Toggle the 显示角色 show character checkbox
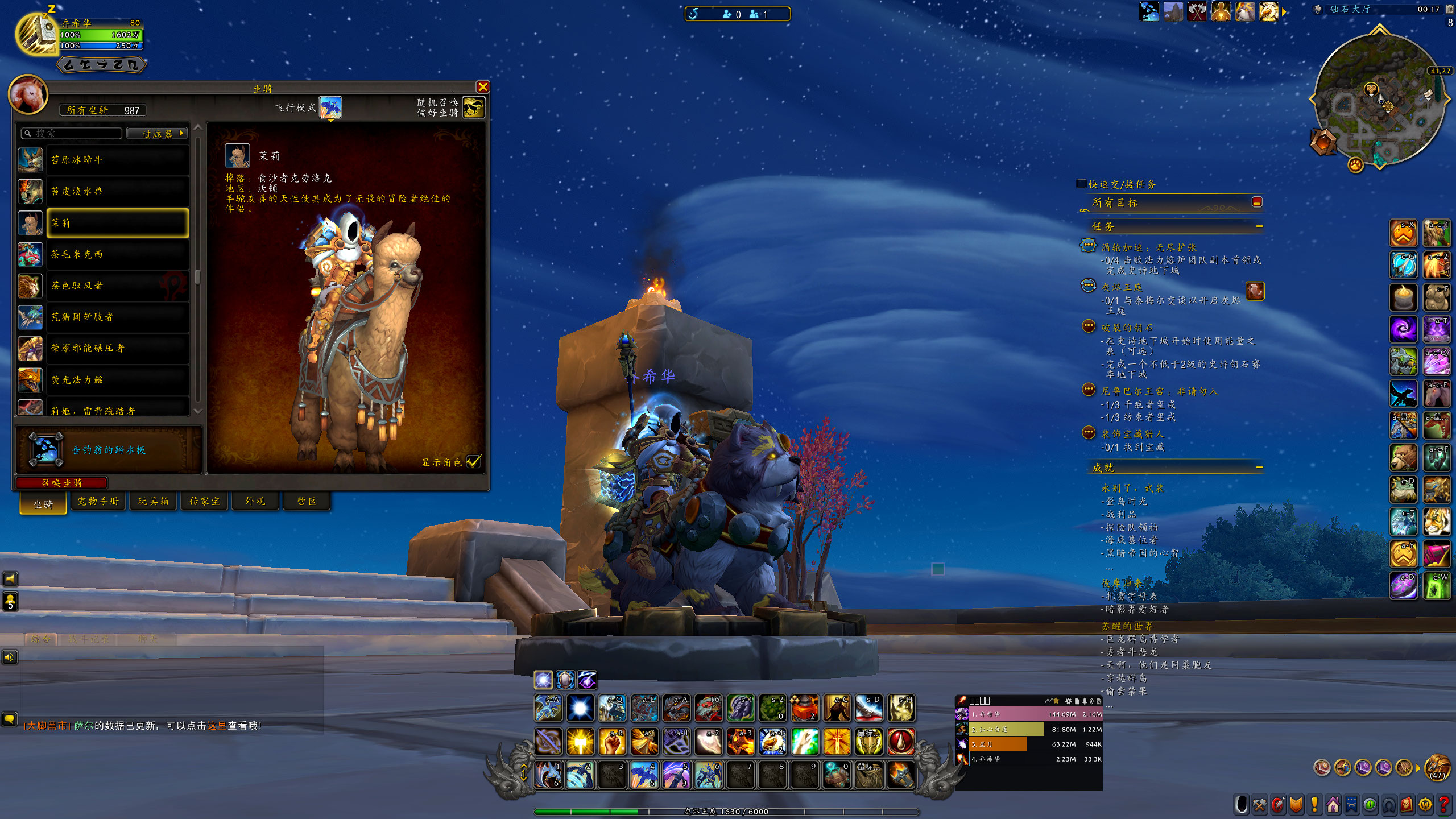 474,461
